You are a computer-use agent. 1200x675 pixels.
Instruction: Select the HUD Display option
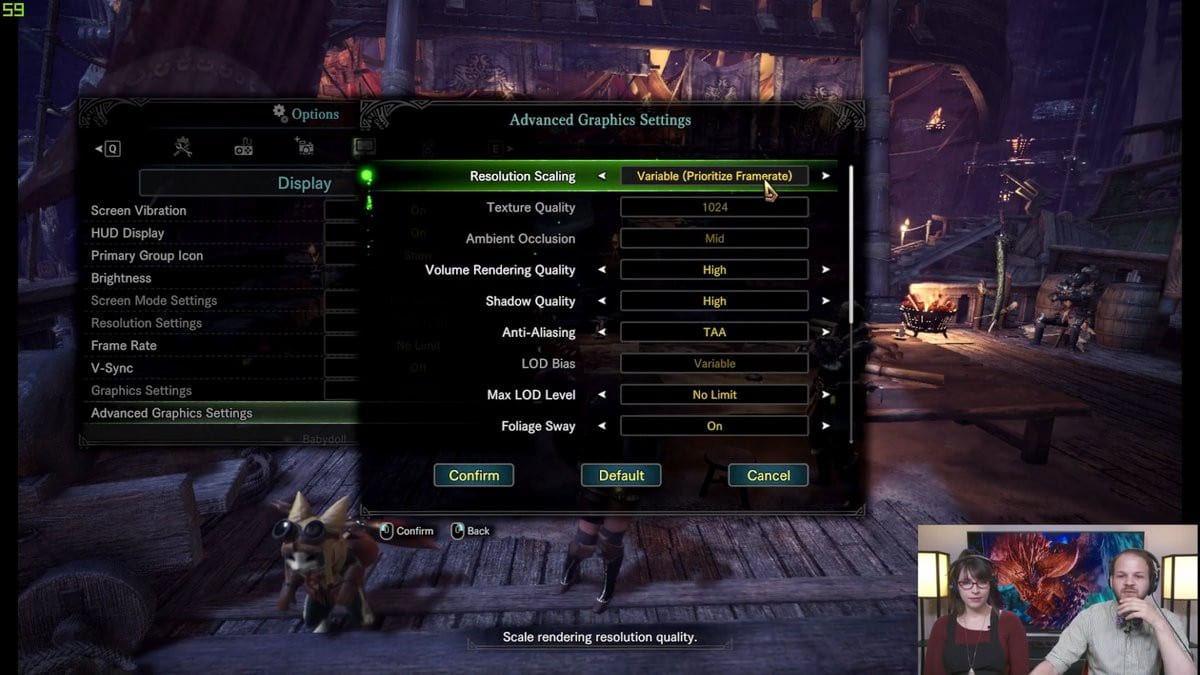coord(128,233)
